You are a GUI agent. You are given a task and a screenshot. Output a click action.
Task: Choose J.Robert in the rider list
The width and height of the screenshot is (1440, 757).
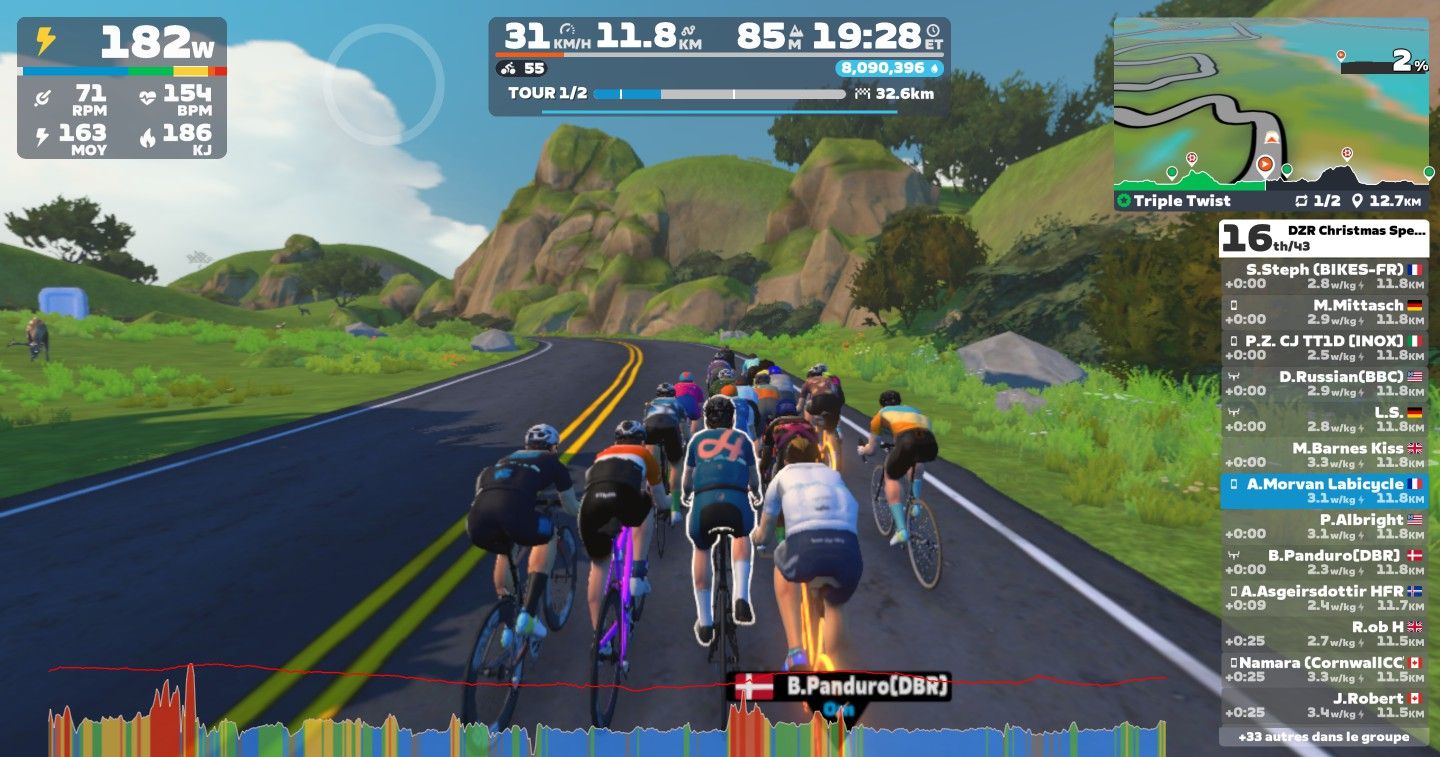click(x=1324, y=705)
